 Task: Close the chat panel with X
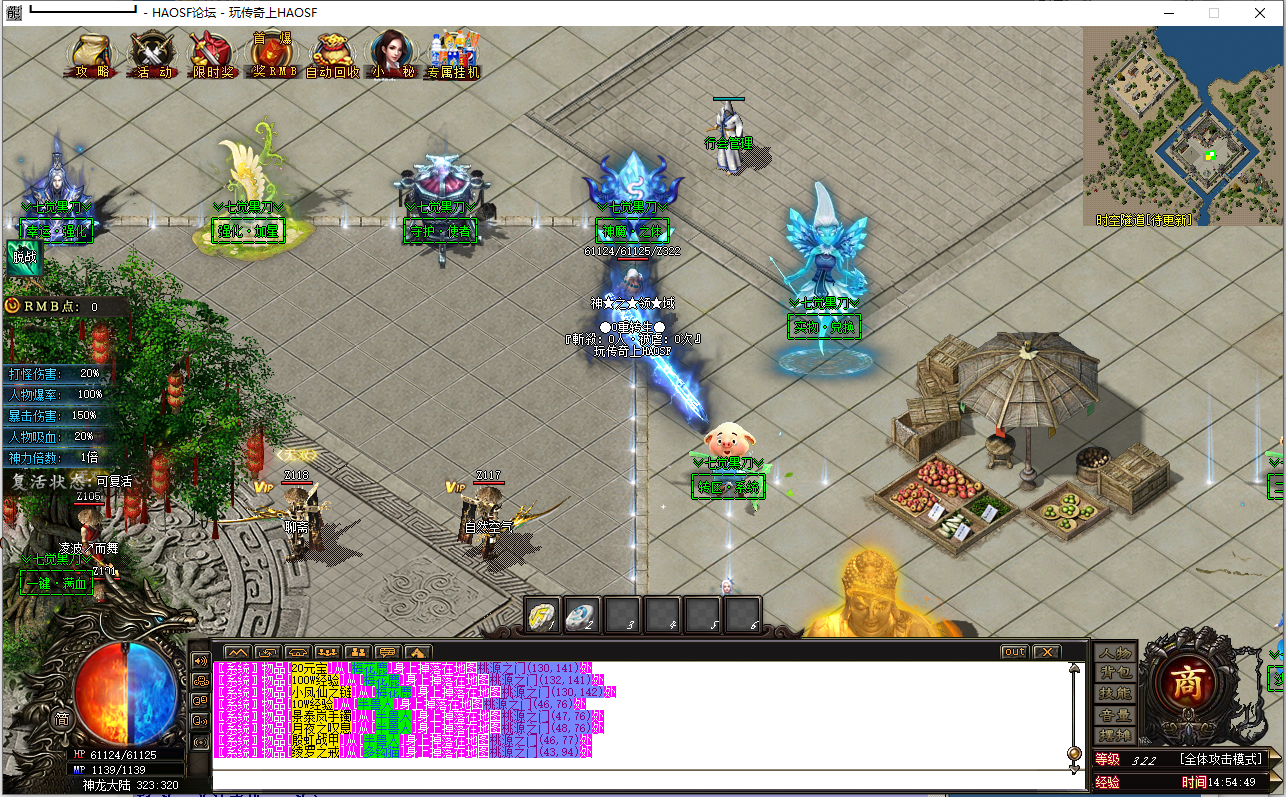pos(1046,652)
